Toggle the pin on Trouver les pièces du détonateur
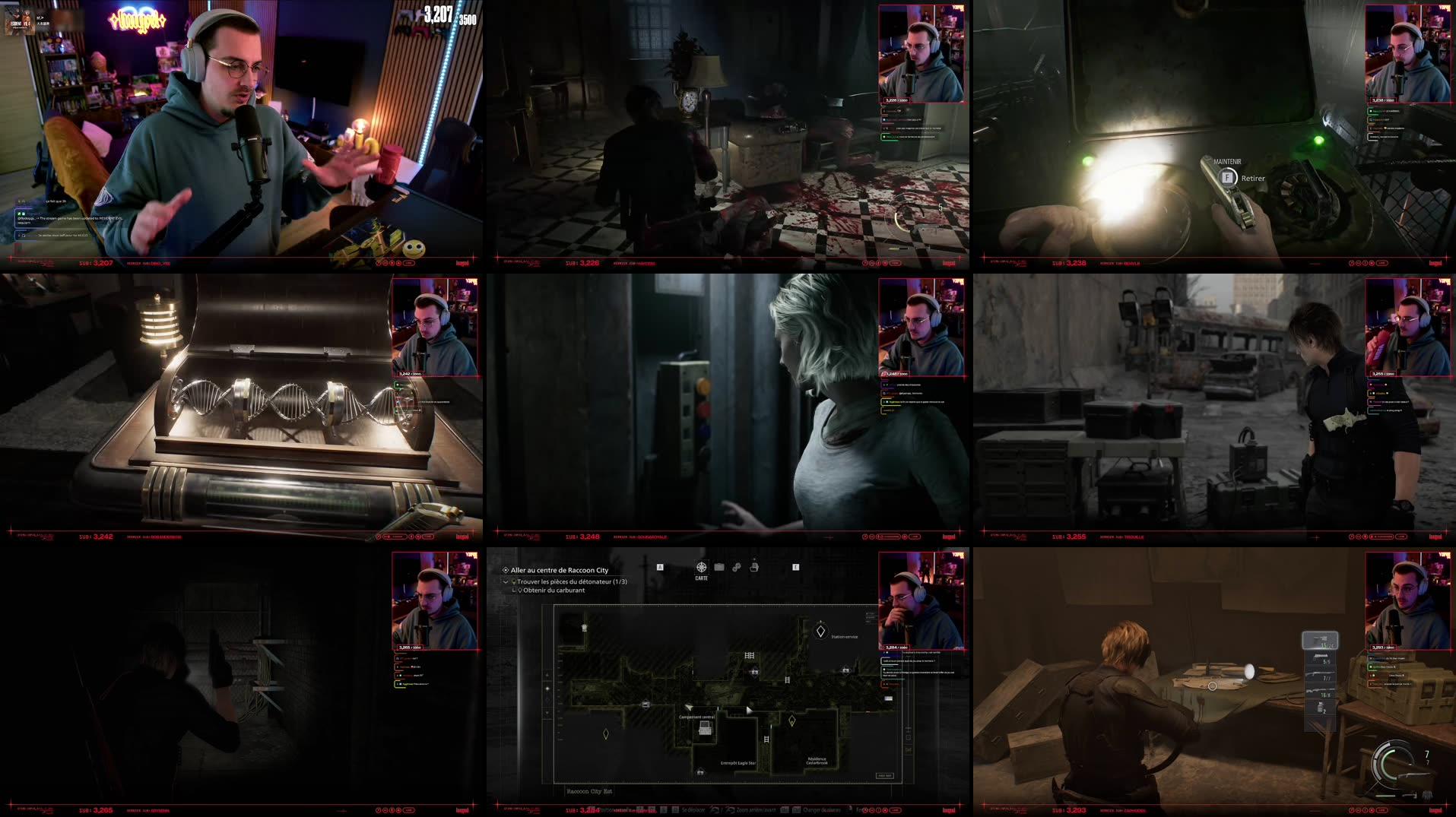Screen dimensions: 1456x817 click(515, 581)
